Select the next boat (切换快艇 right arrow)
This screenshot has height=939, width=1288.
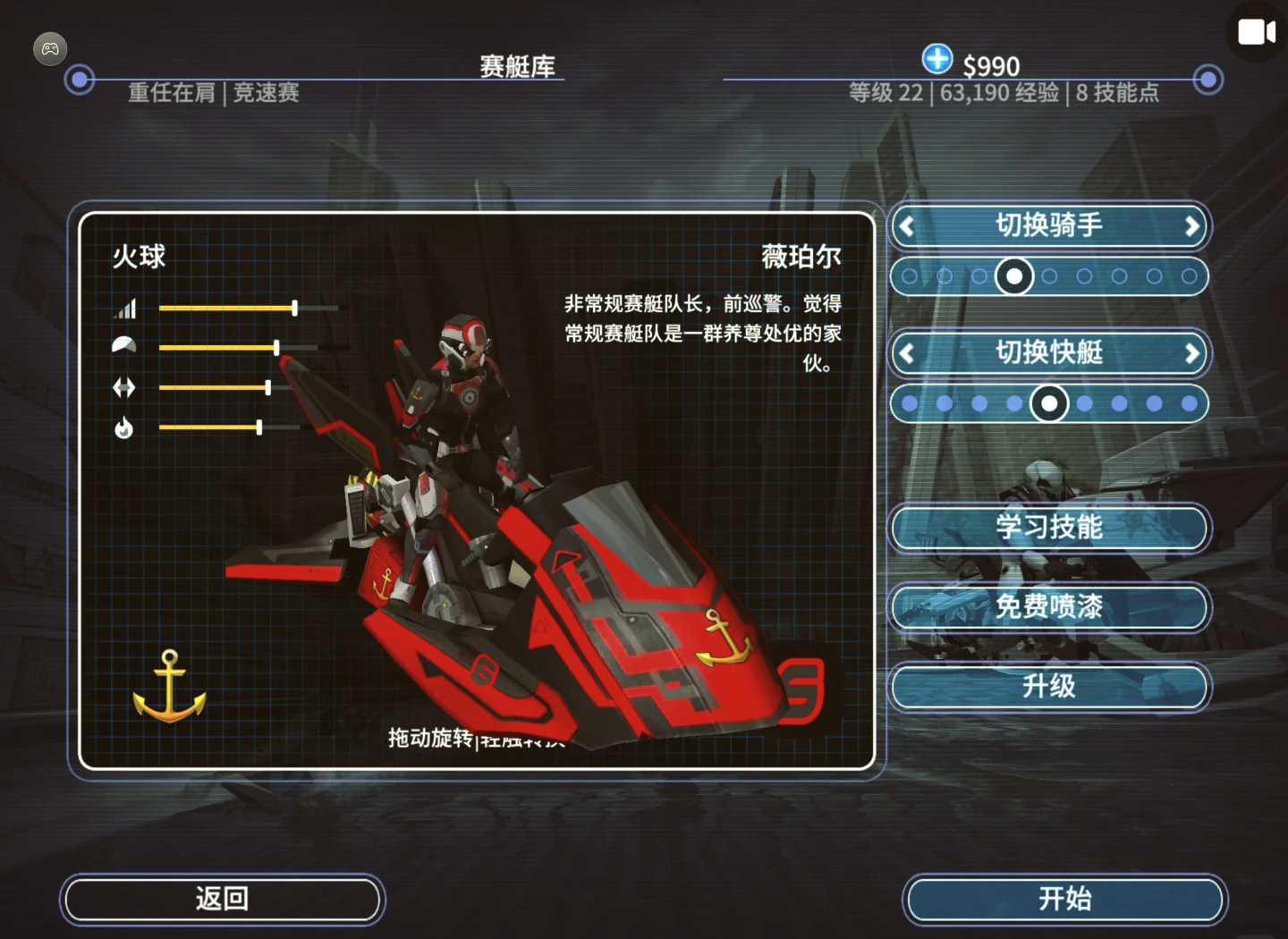coord(1191,353)
